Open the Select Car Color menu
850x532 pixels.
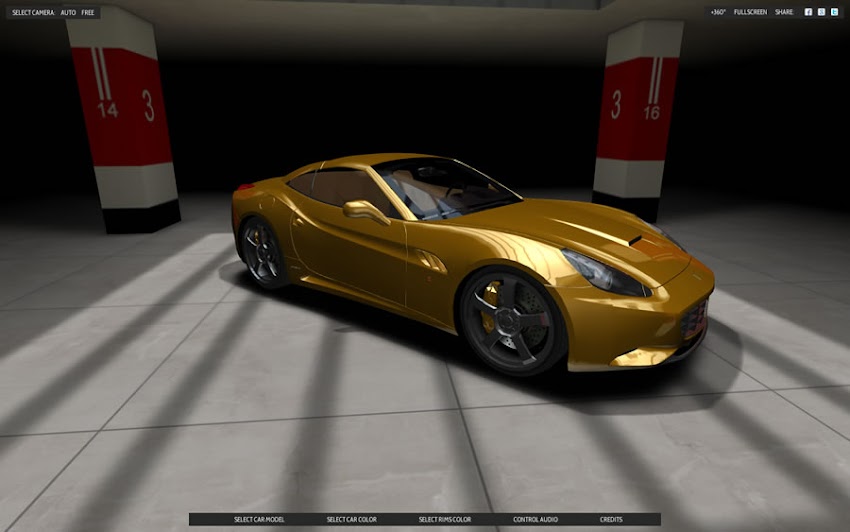(351, 519)
